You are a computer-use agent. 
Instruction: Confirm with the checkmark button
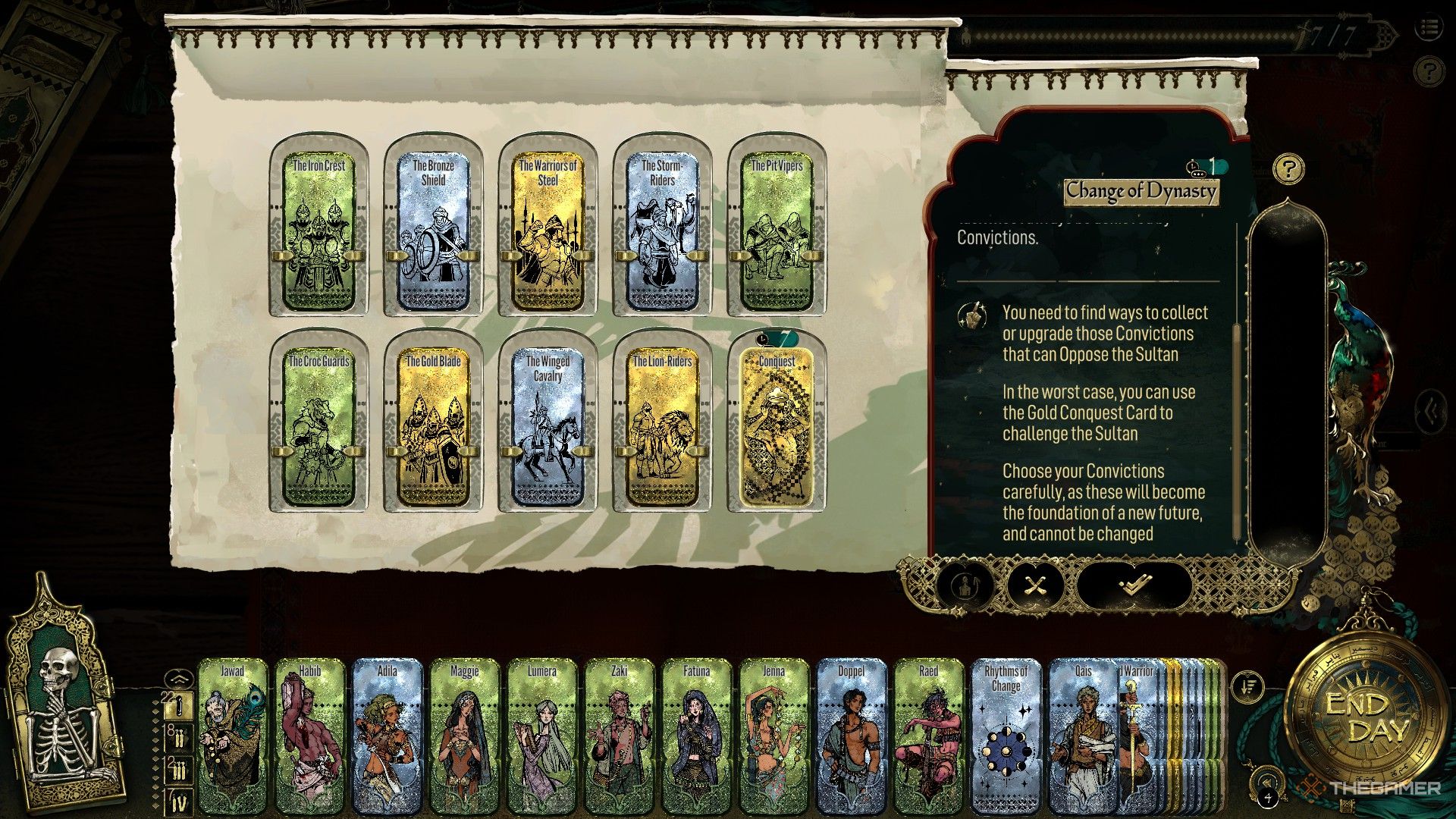pyautogui.click(x=1134, y=585)
